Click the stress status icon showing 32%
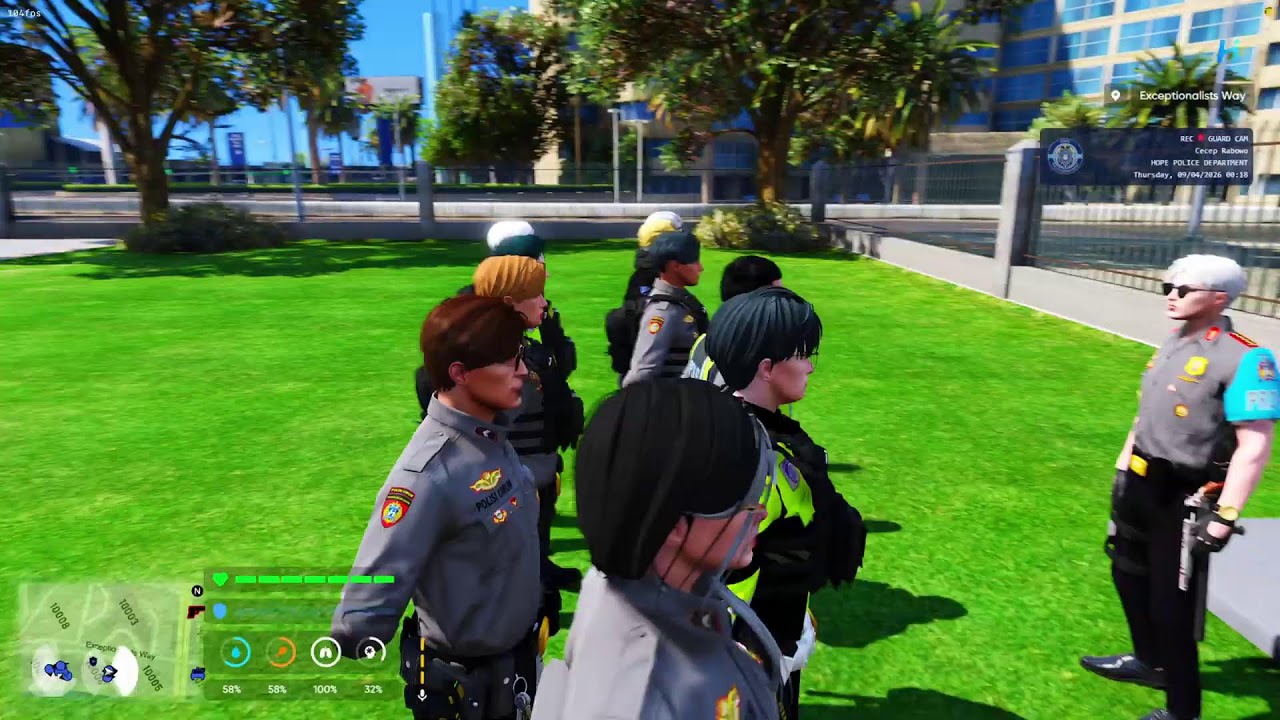The height and width of the screenshot is (720, 1280). coord(369,651)
